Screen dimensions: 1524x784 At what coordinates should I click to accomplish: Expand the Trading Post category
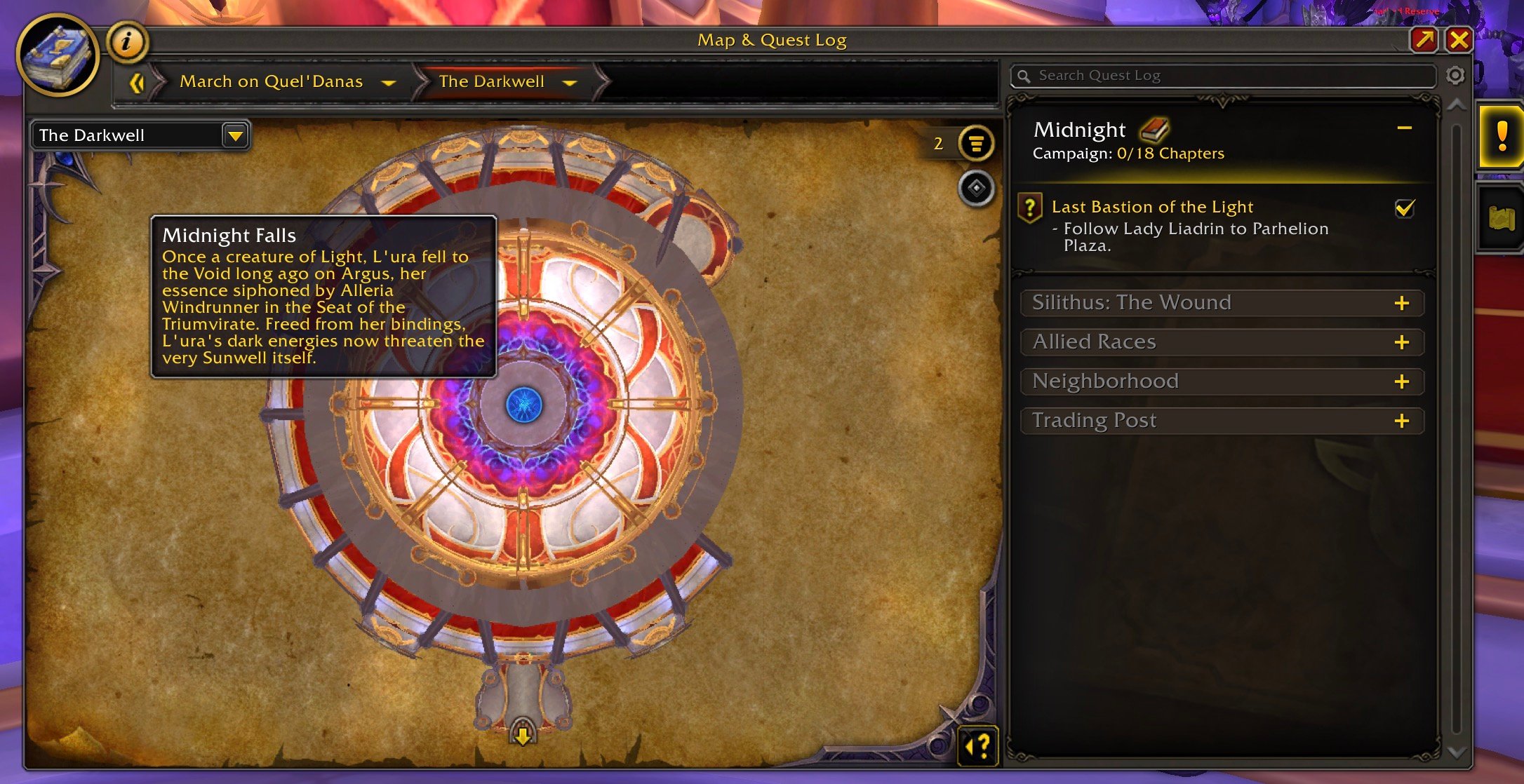pos(1401,421)
